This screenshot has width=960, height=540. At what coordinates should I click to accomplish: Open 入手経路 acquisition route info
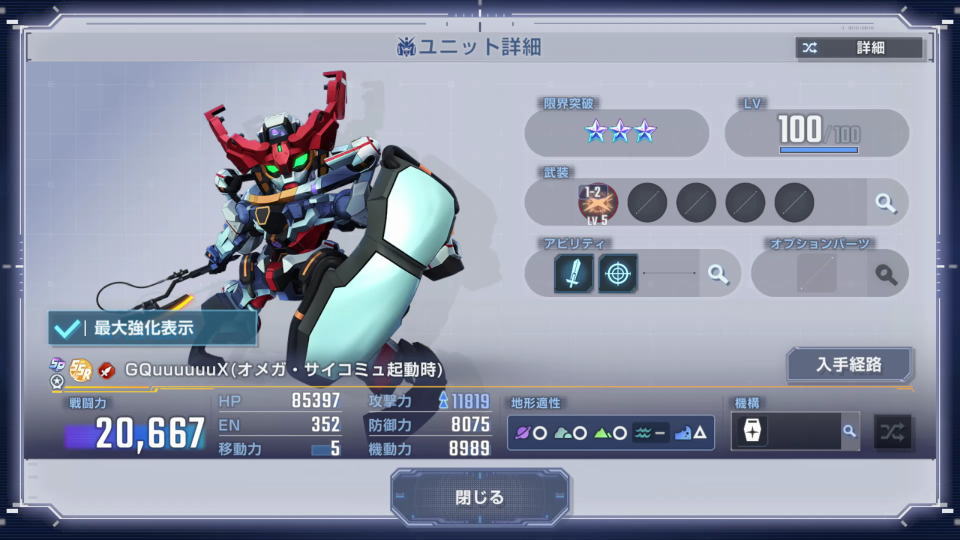point(849,364)
